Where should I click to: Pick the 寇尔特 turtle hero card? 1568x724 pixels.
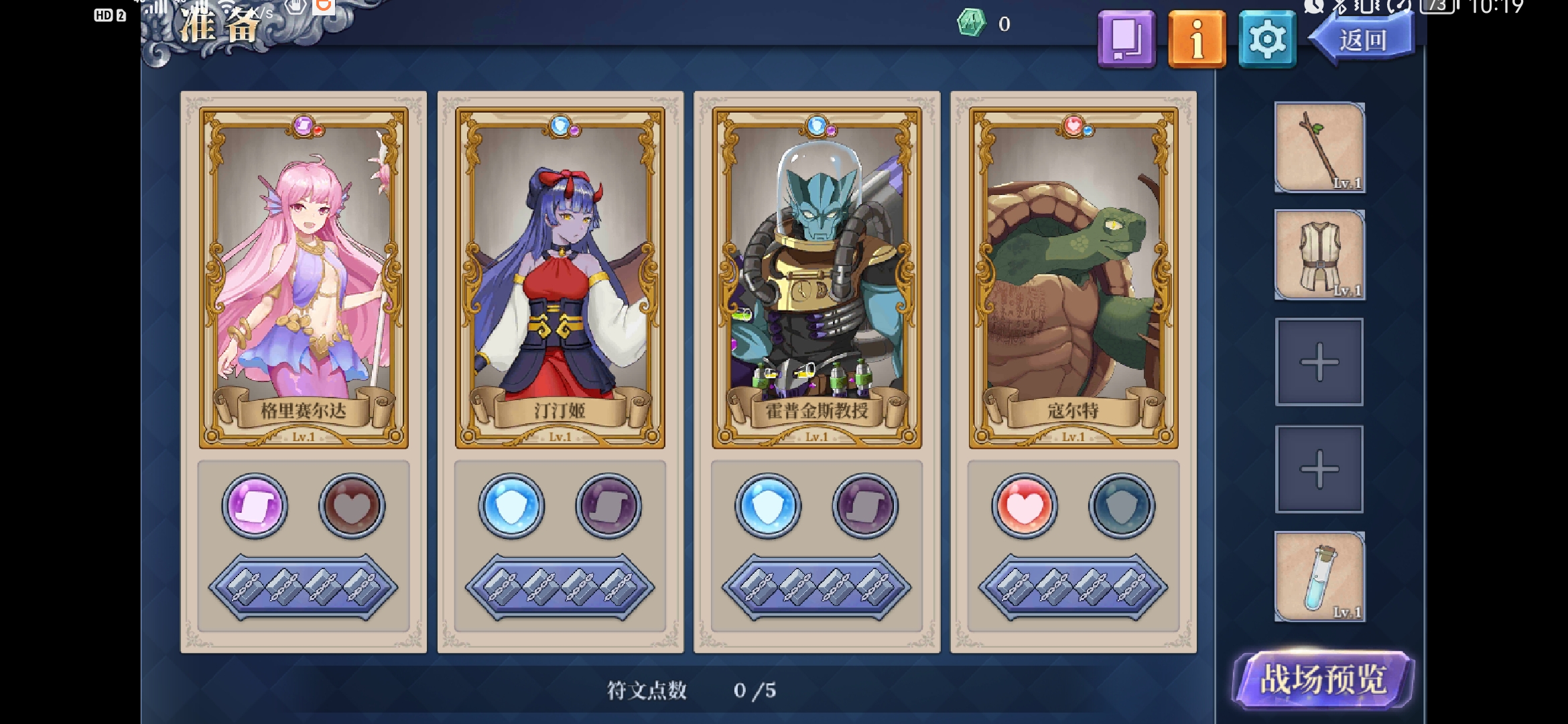click(x=1073, y=278)
